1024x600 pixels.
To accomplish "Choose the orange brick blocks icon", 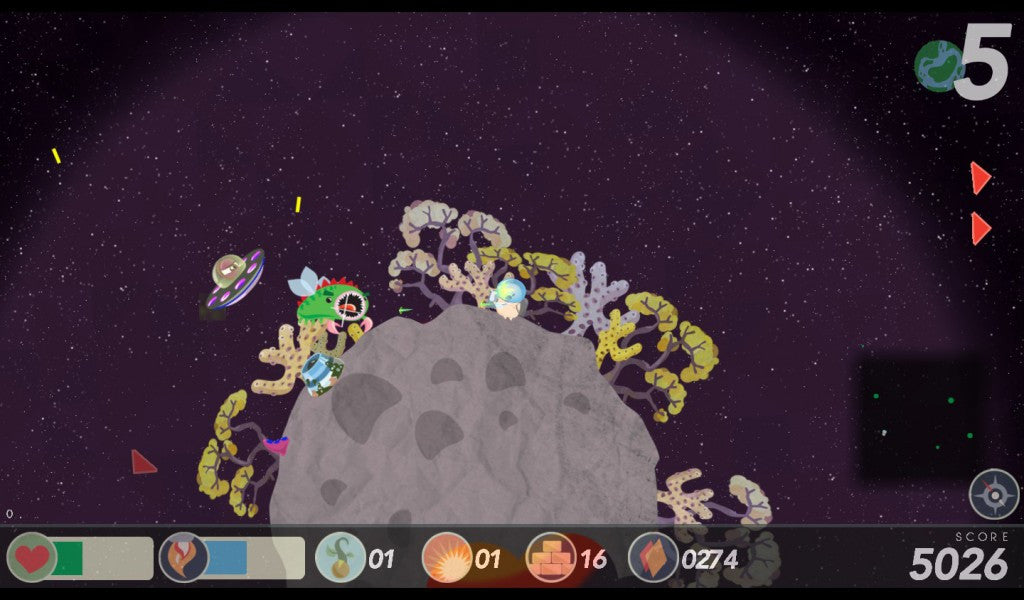I will click(551, 557).
